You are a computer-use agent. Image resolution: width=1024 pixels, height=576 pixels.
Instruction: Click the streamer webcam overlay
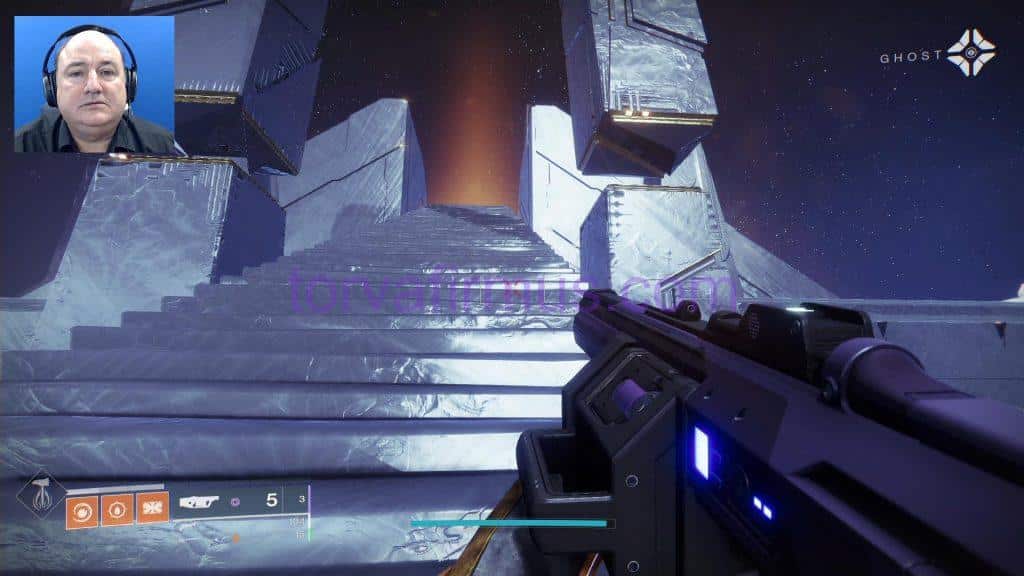(94, 84)
